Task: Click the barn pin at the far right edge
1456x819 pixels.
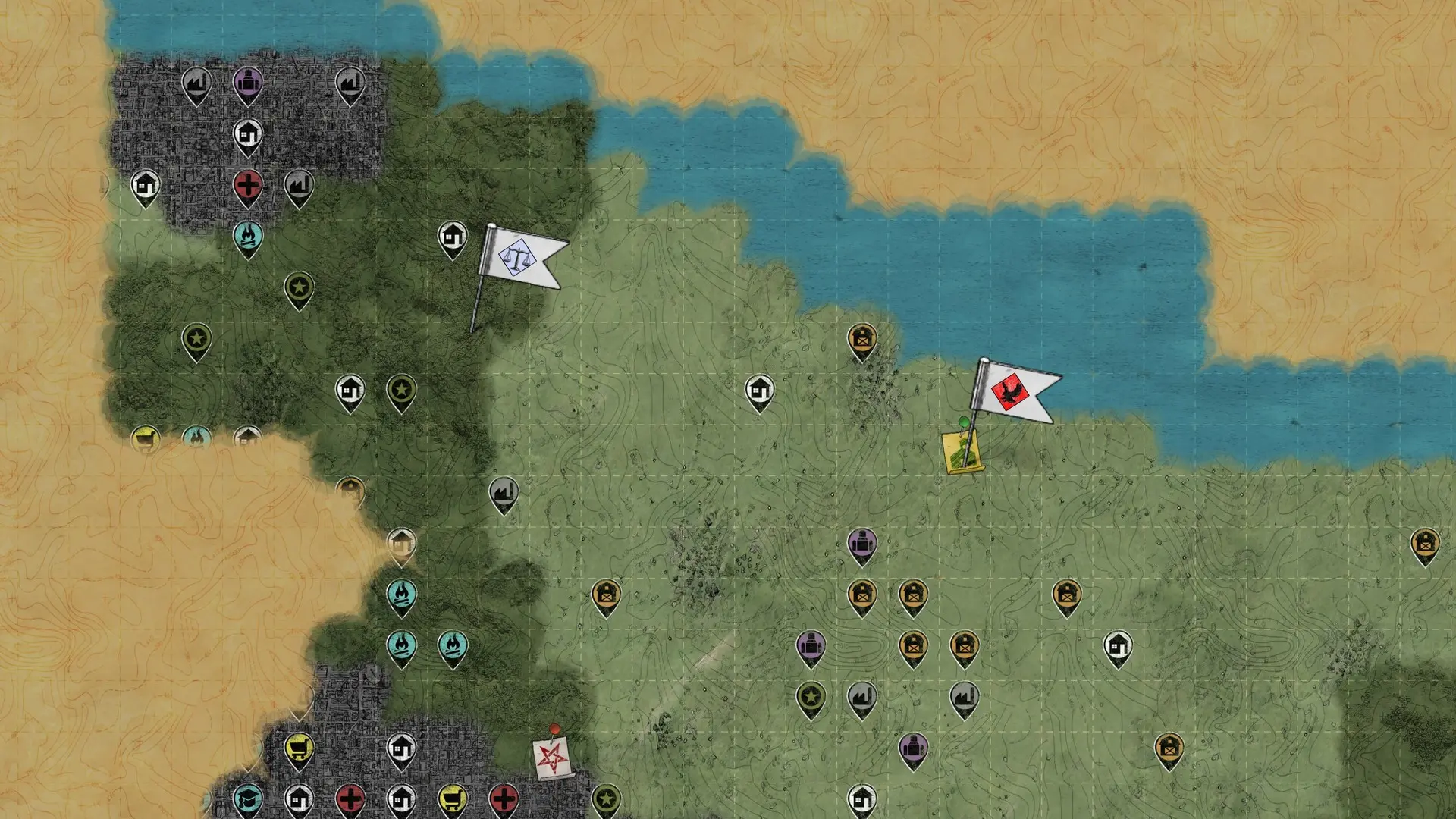Action: tap(1426, 544)
